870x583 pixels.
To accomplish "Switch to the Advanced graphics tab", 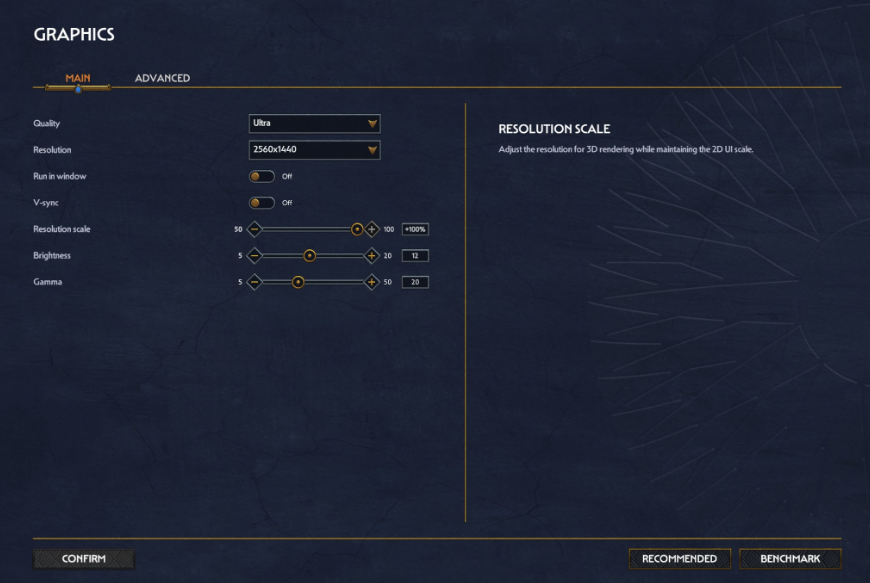I will pyautogui.click(x=162, y=78).
